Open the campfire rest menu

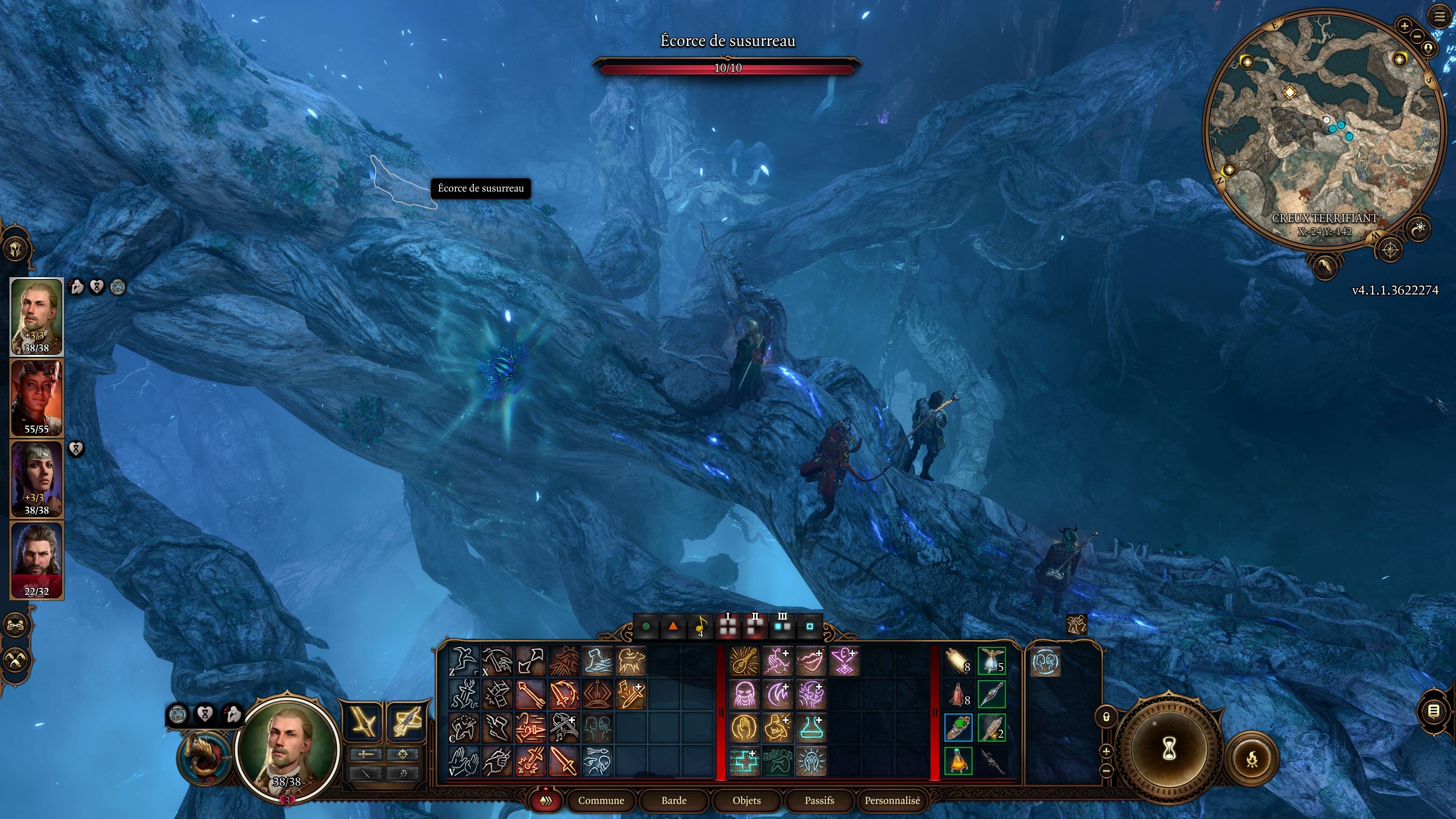(x=1252, y=758)
